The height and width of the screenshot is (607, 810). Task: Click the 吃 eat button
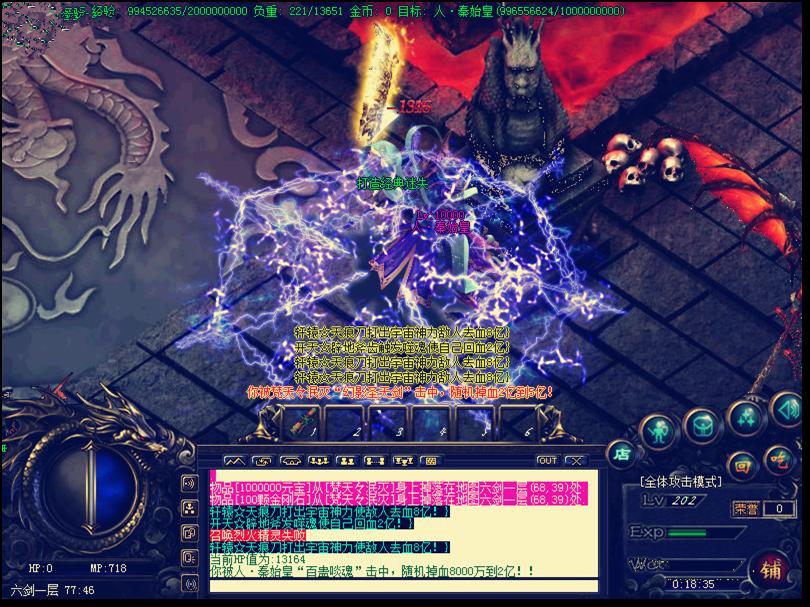[x=780, y=459]
